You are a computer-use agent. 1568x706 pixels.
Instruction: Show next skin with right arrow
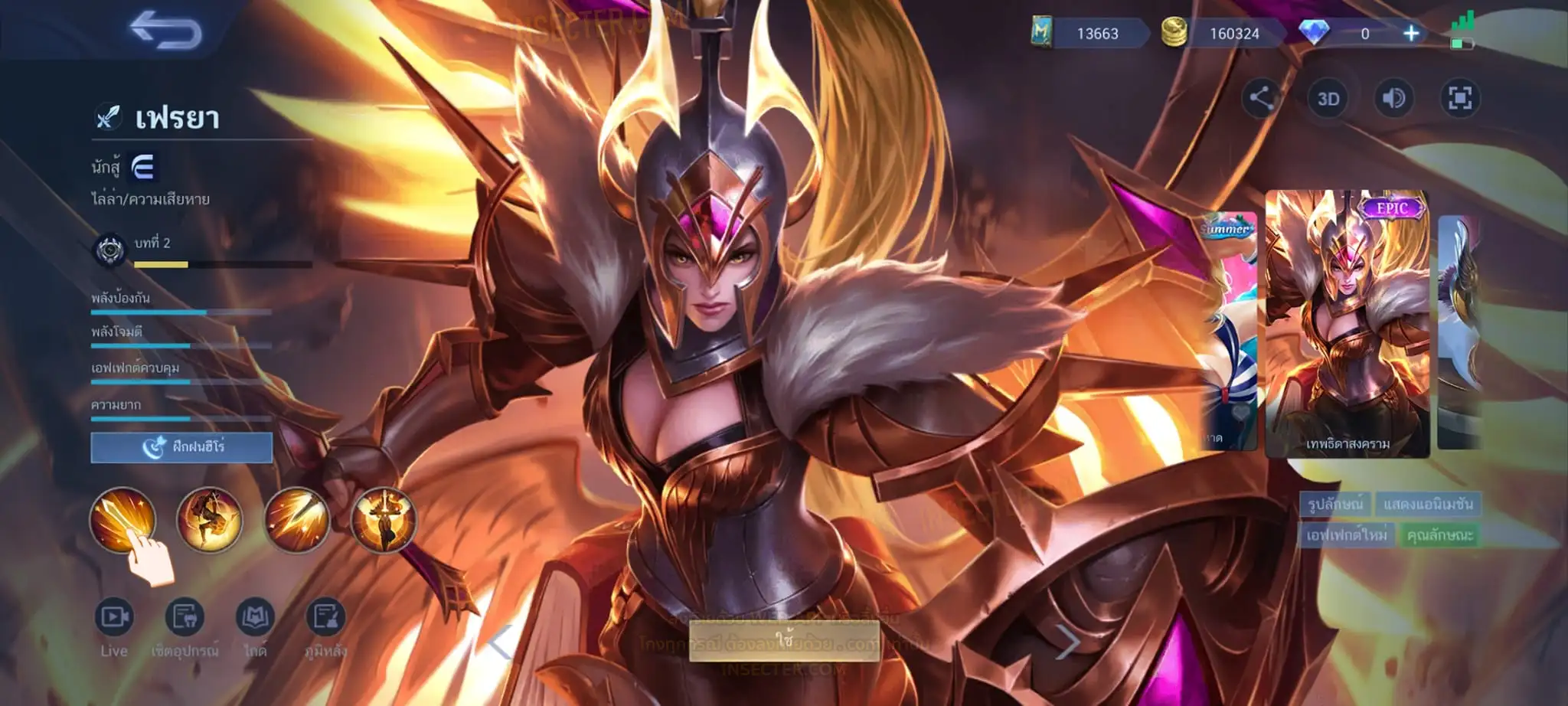(x=1067, y=642)
